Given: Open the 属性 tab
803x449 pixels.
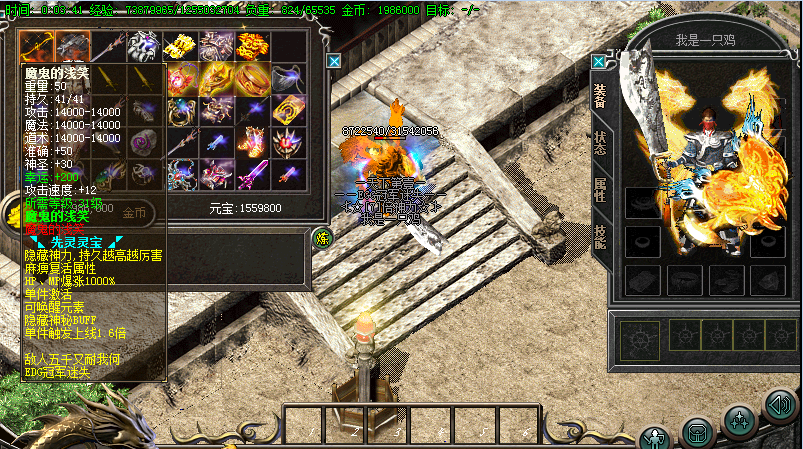Looking at the screenshot, I should click(600, 190).
